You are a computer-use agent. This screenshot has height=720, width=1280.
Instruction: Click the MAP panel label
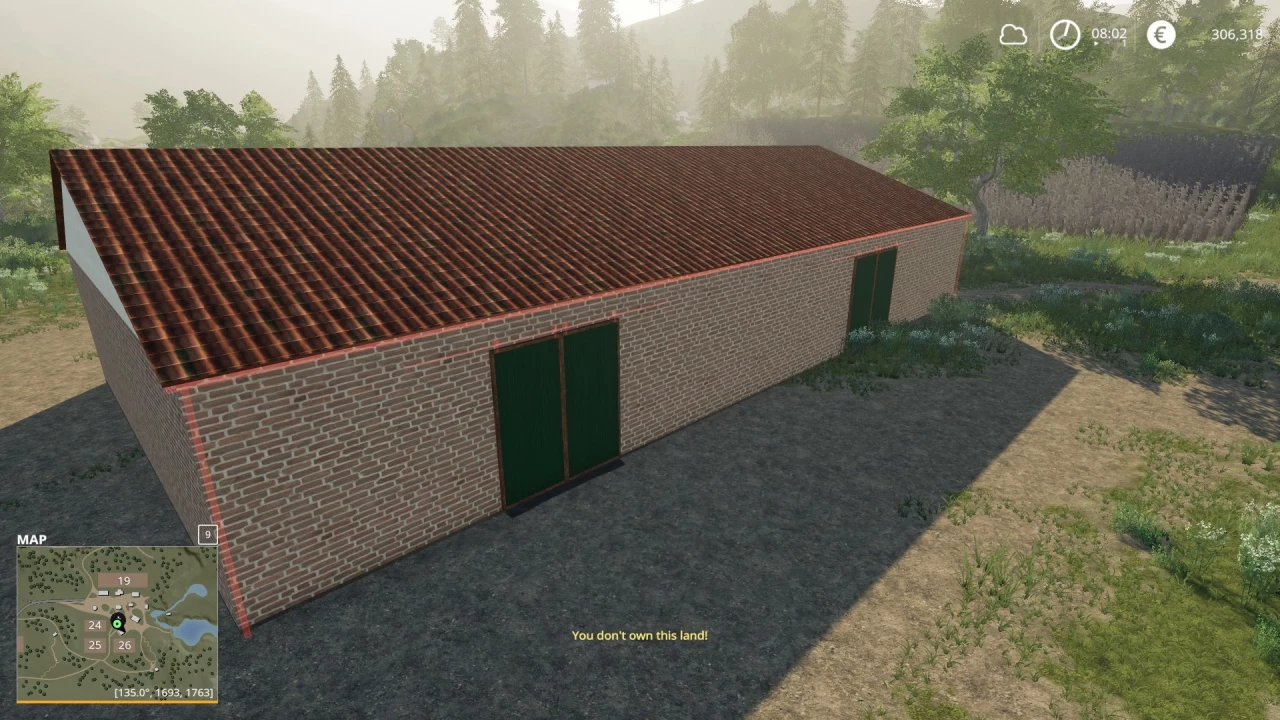click(x=32, y=539)
